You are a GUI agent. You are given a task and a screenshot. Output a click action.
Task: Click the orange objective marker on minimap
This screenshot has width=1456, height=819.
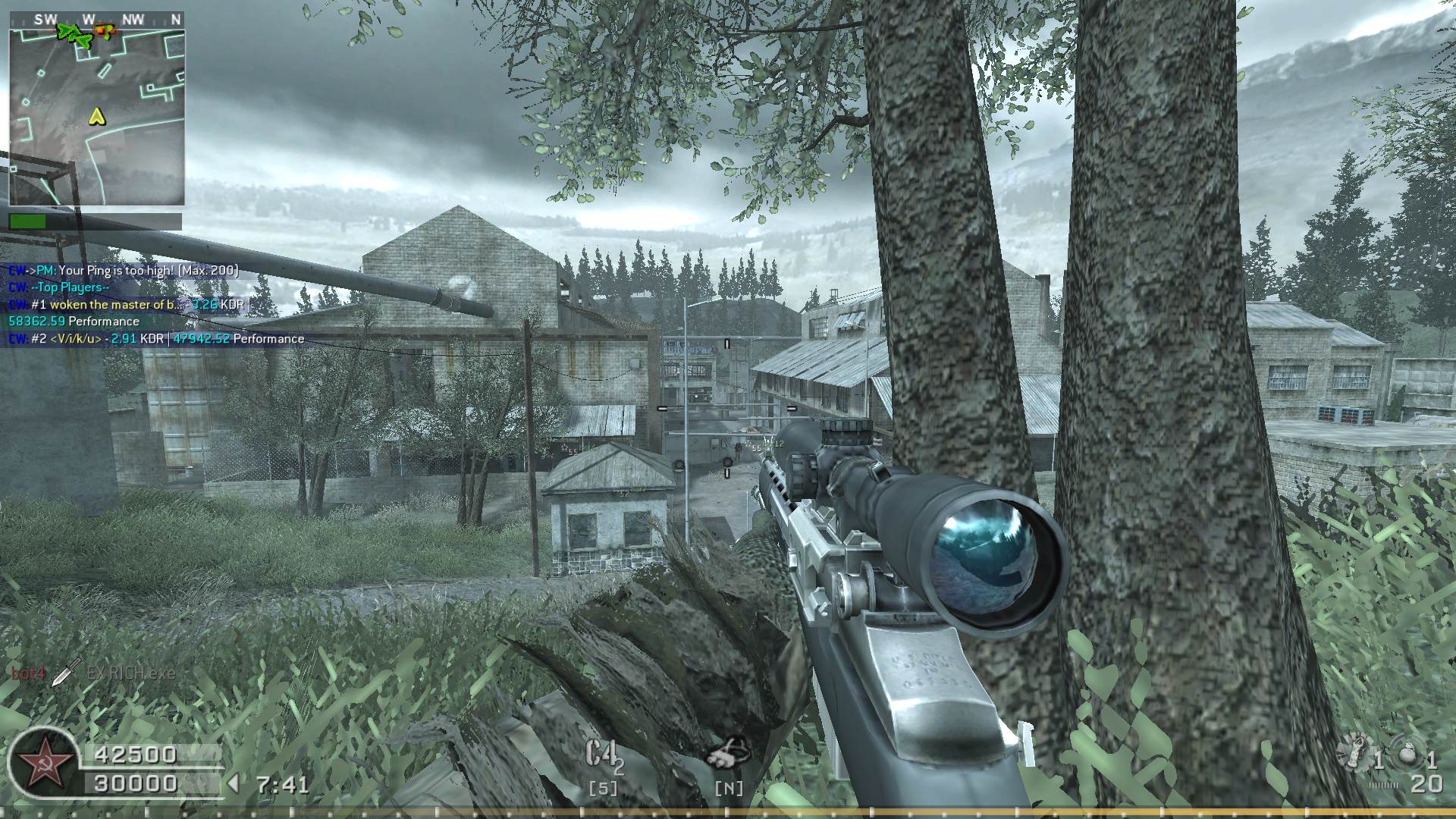(104, 31)
